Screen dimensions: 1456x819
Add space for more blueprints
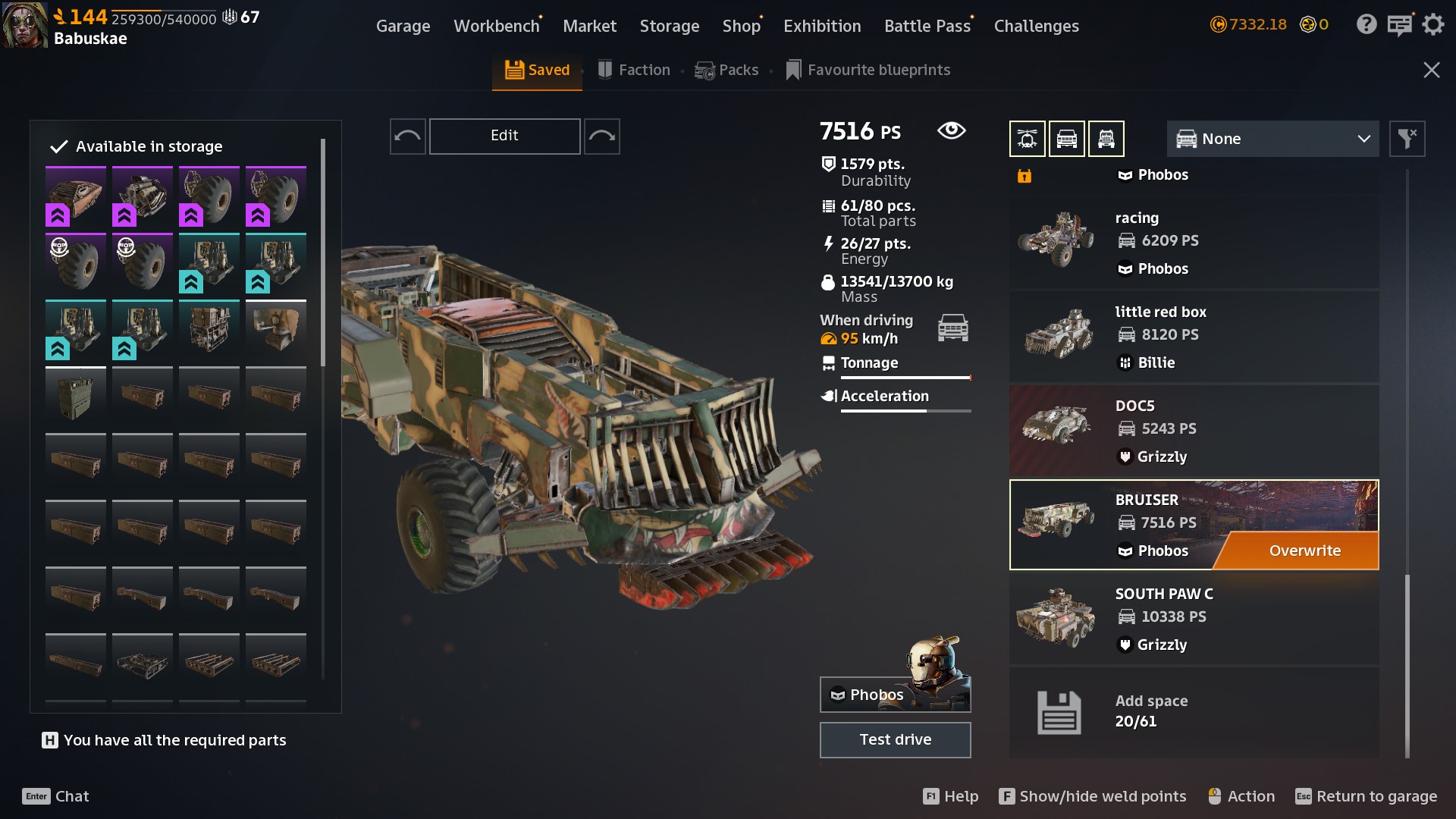point(1193,711)
